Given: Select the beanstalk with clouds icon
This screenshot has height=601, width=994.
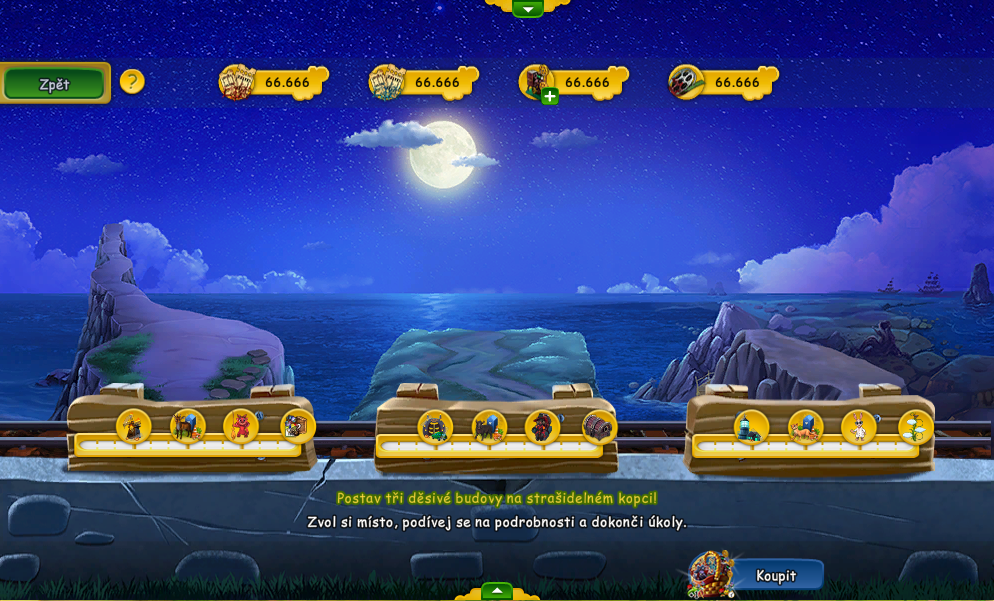Looking at the screenshot, I should click(x=915, y=427).
